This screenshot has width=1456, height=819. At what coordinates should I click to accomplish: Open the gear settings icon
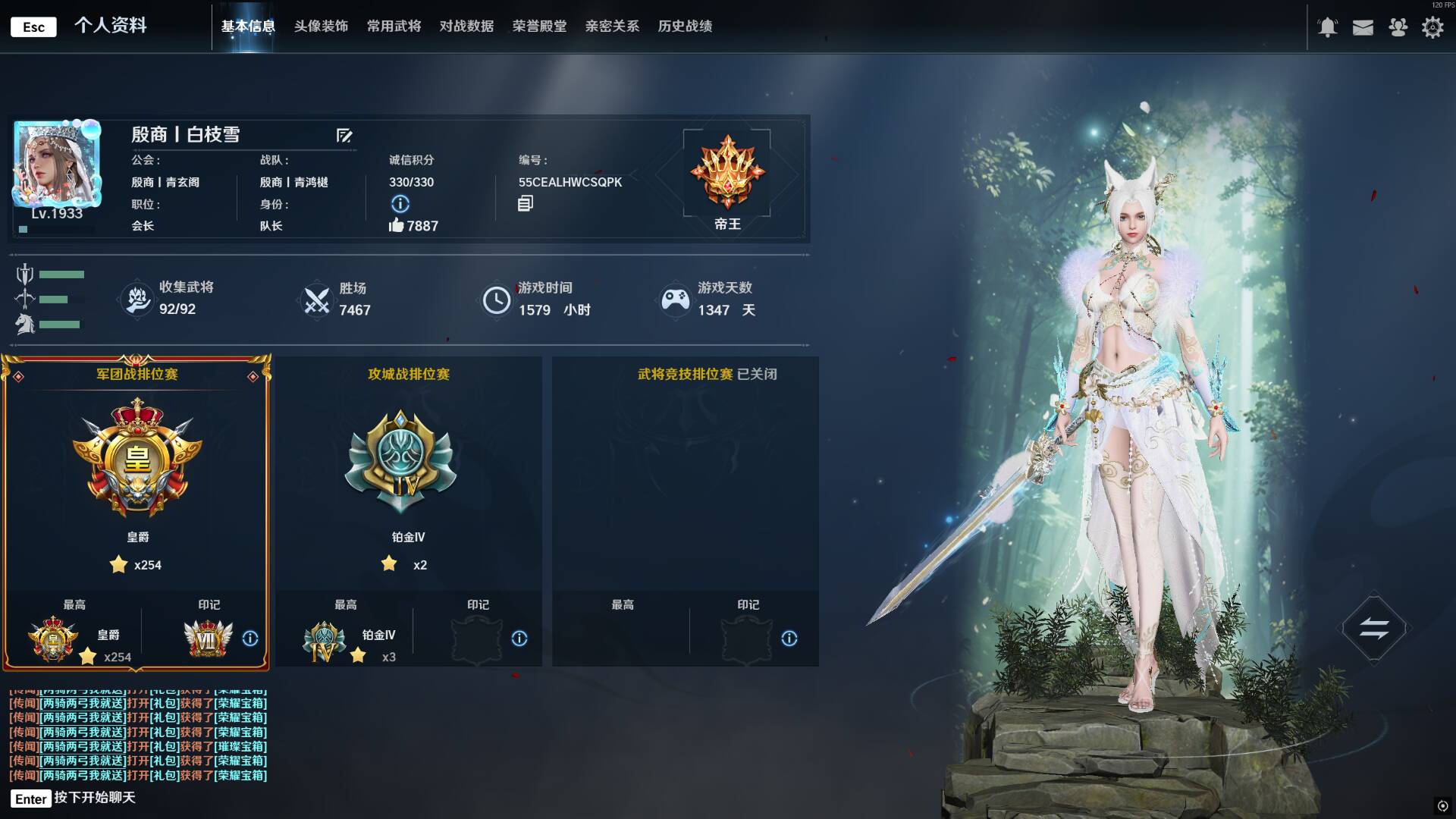coord(1432,27)
